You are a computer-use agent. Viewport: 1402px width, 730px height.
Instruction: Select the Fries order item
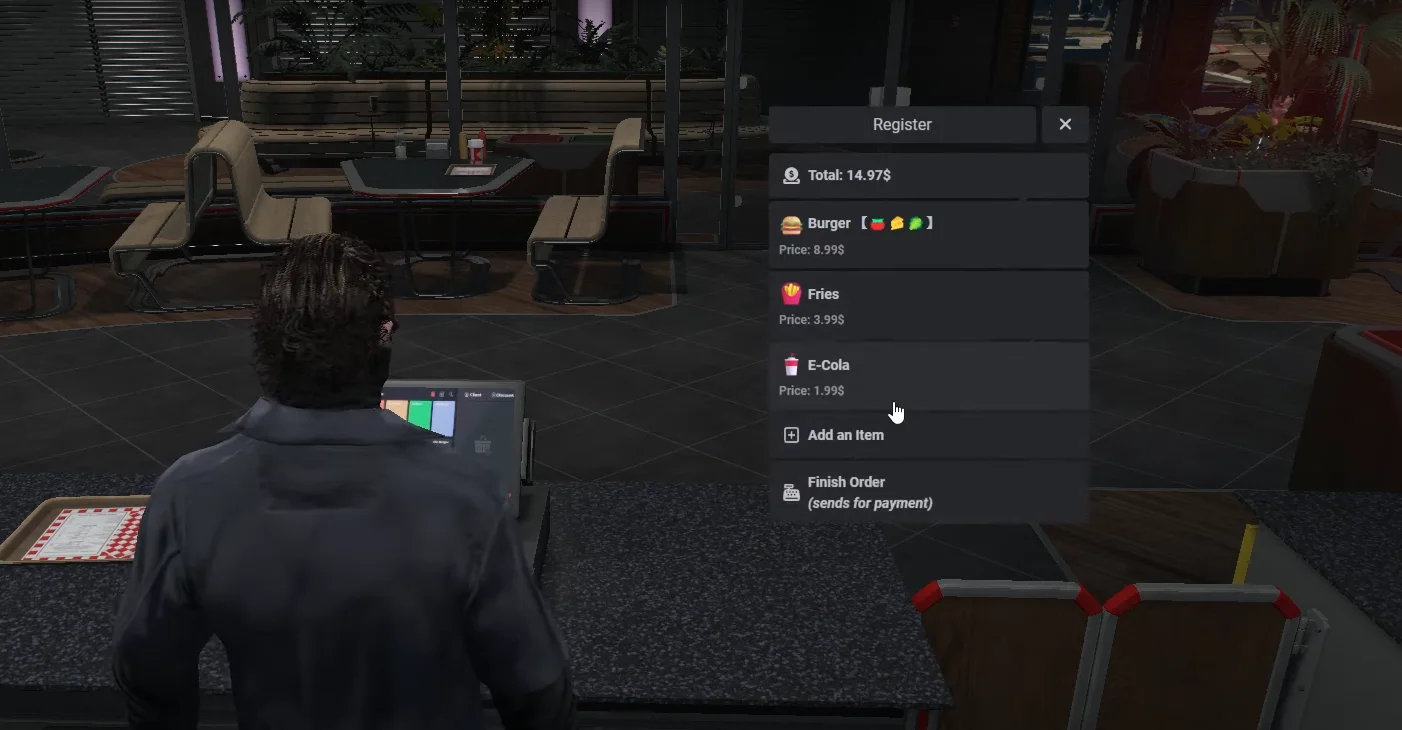(928, 306)
